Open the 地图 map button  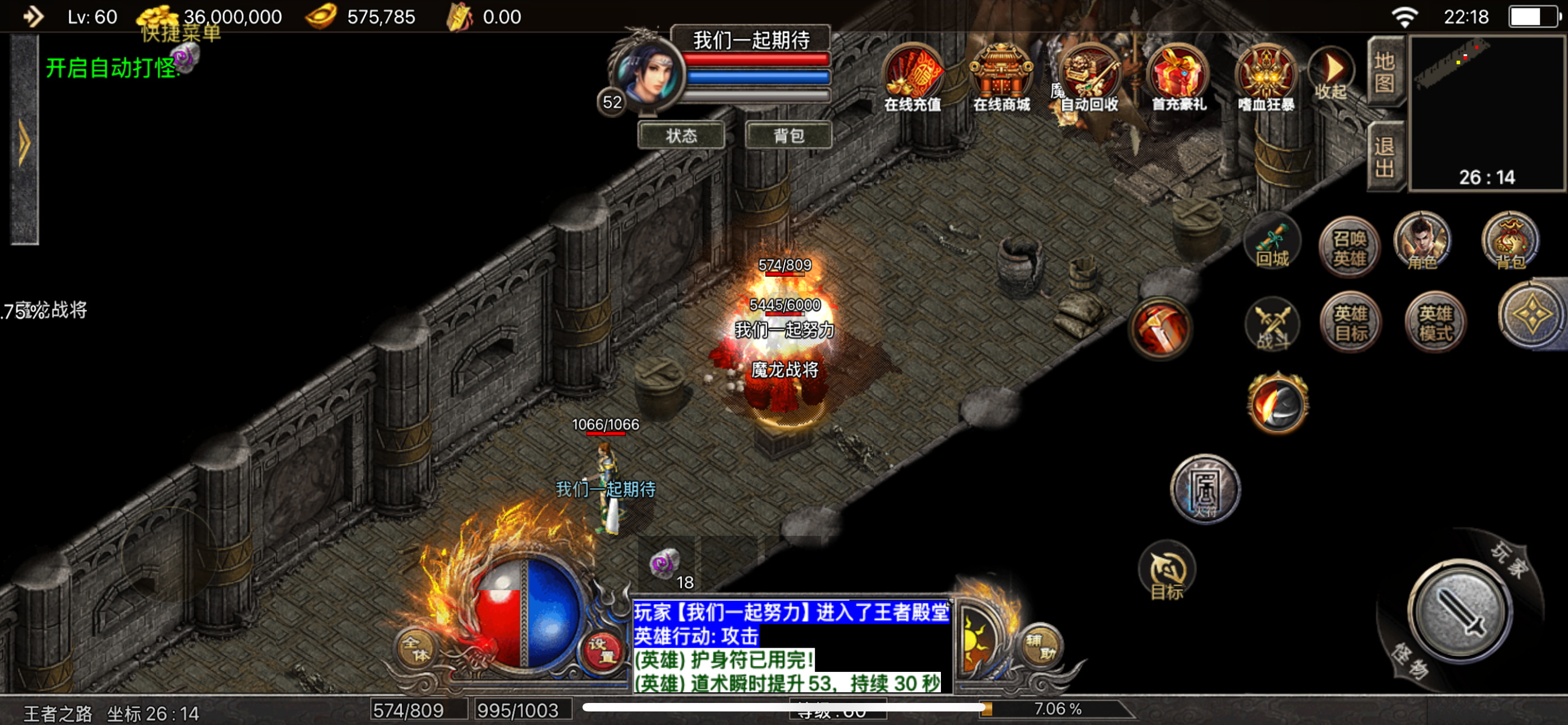1384,71
